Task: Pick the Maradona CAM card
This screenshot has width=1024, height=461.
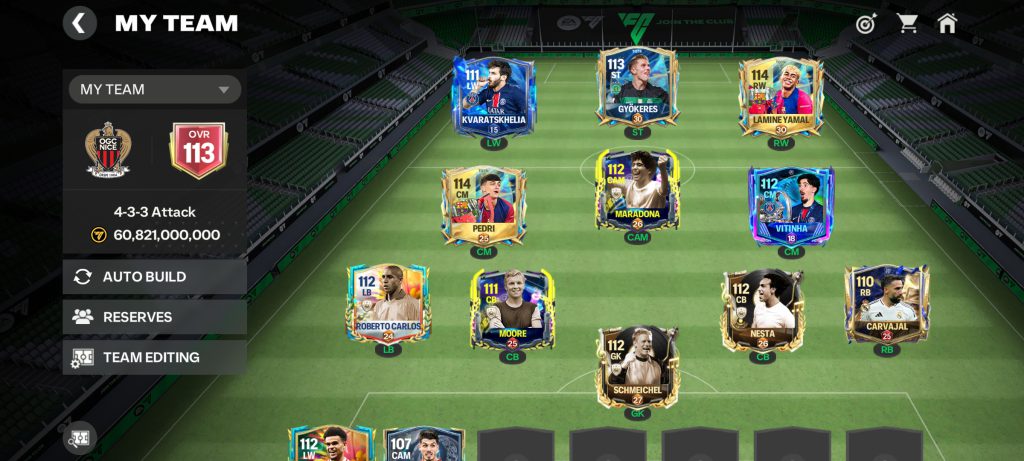Action: pyautogui.click(x=637, y=191)
